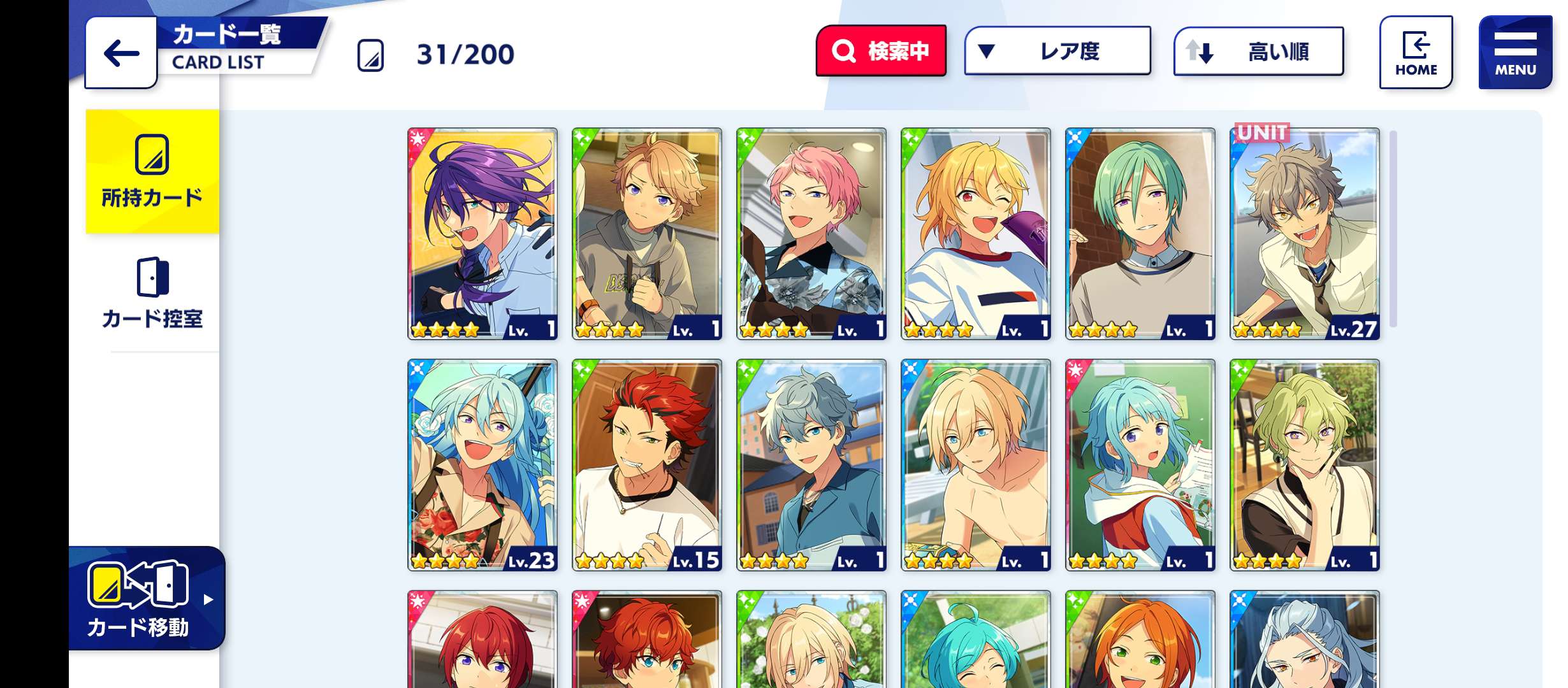This screenshot has height=688, width=1568.
Task: Open the MENU button
Action: pyautogui.click(x=1515, y=52)
